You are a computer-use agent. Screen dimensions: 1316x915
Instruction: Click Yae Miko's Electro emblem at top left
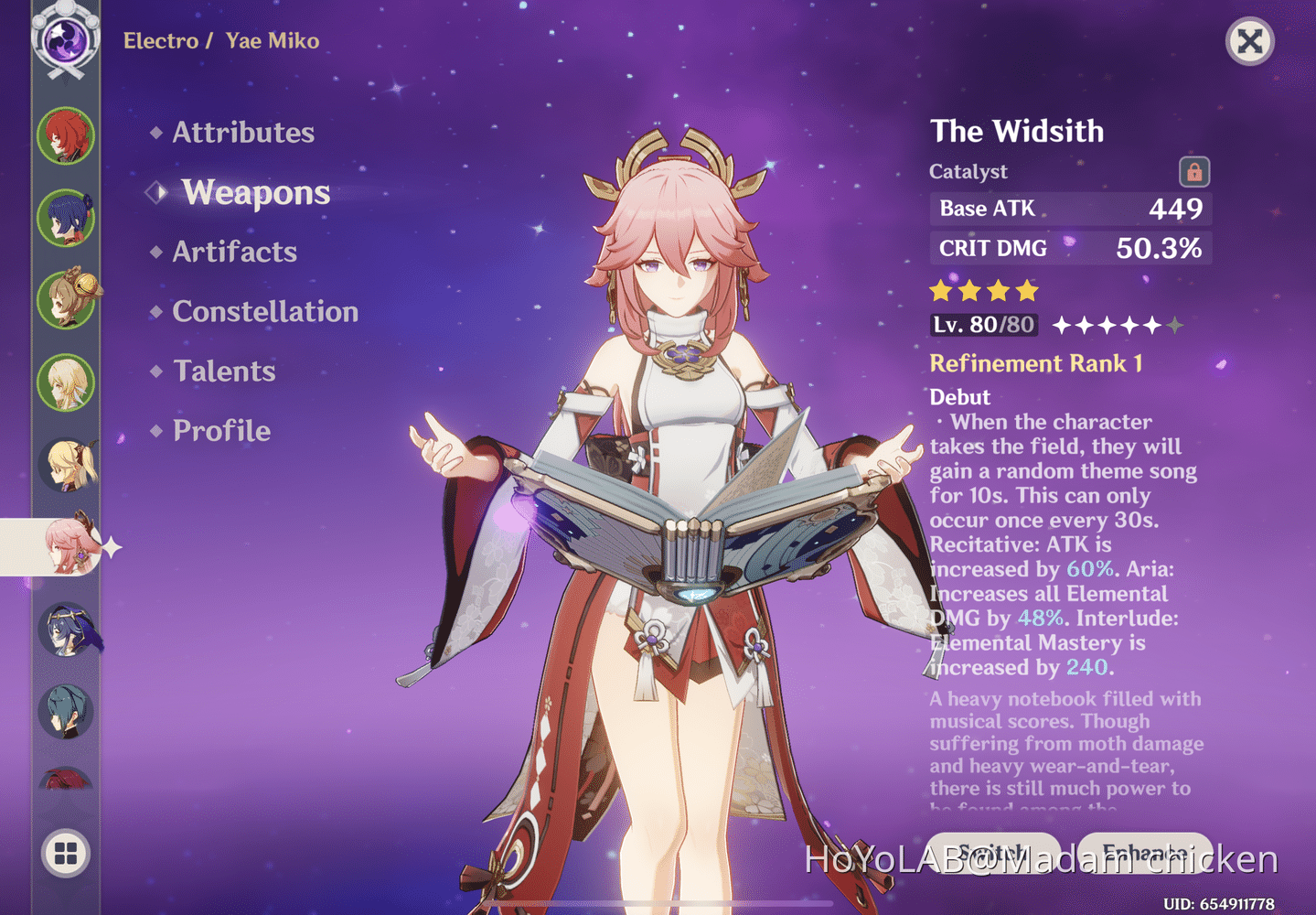pos(65,40)
